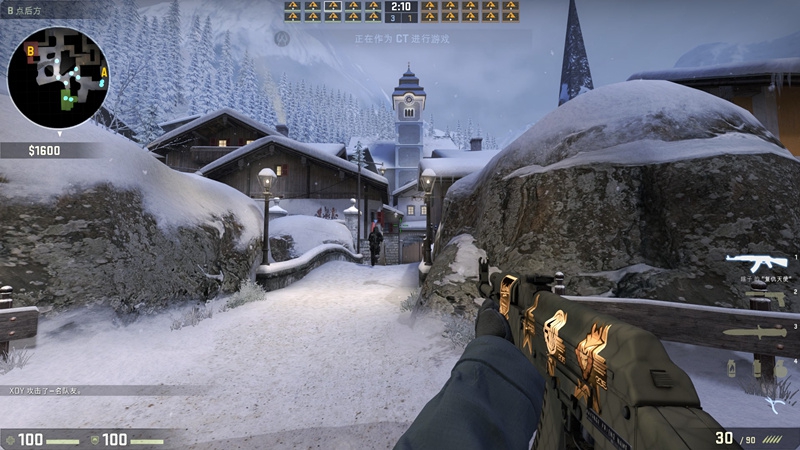Screen dimensions: 800x450
Task: Choose the knife in slot 3
Action: (x=755, y=332)
